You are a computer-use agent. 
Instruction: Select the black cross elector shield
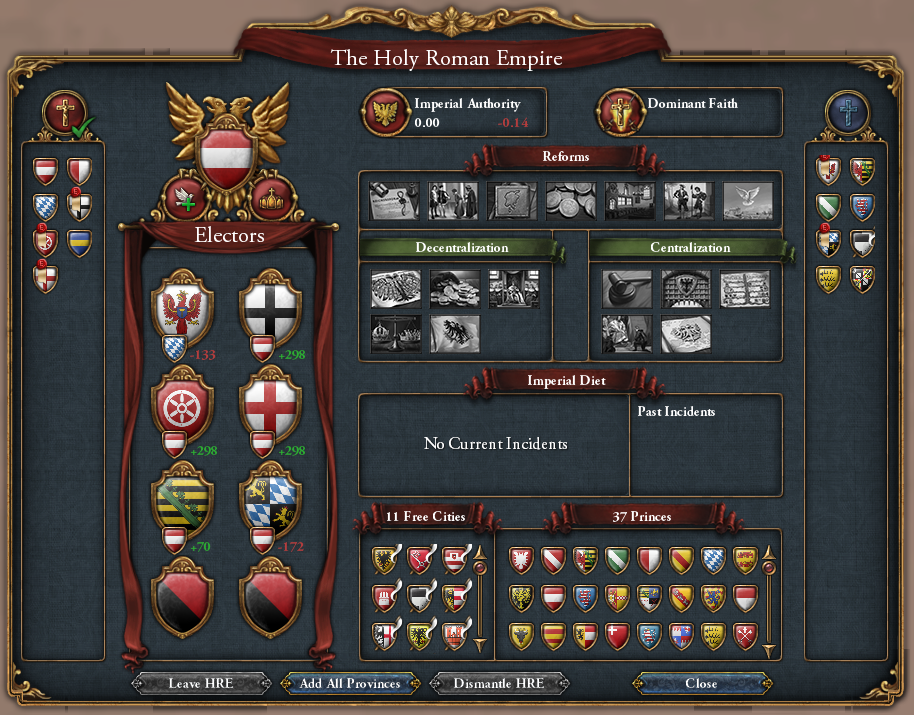268,304
